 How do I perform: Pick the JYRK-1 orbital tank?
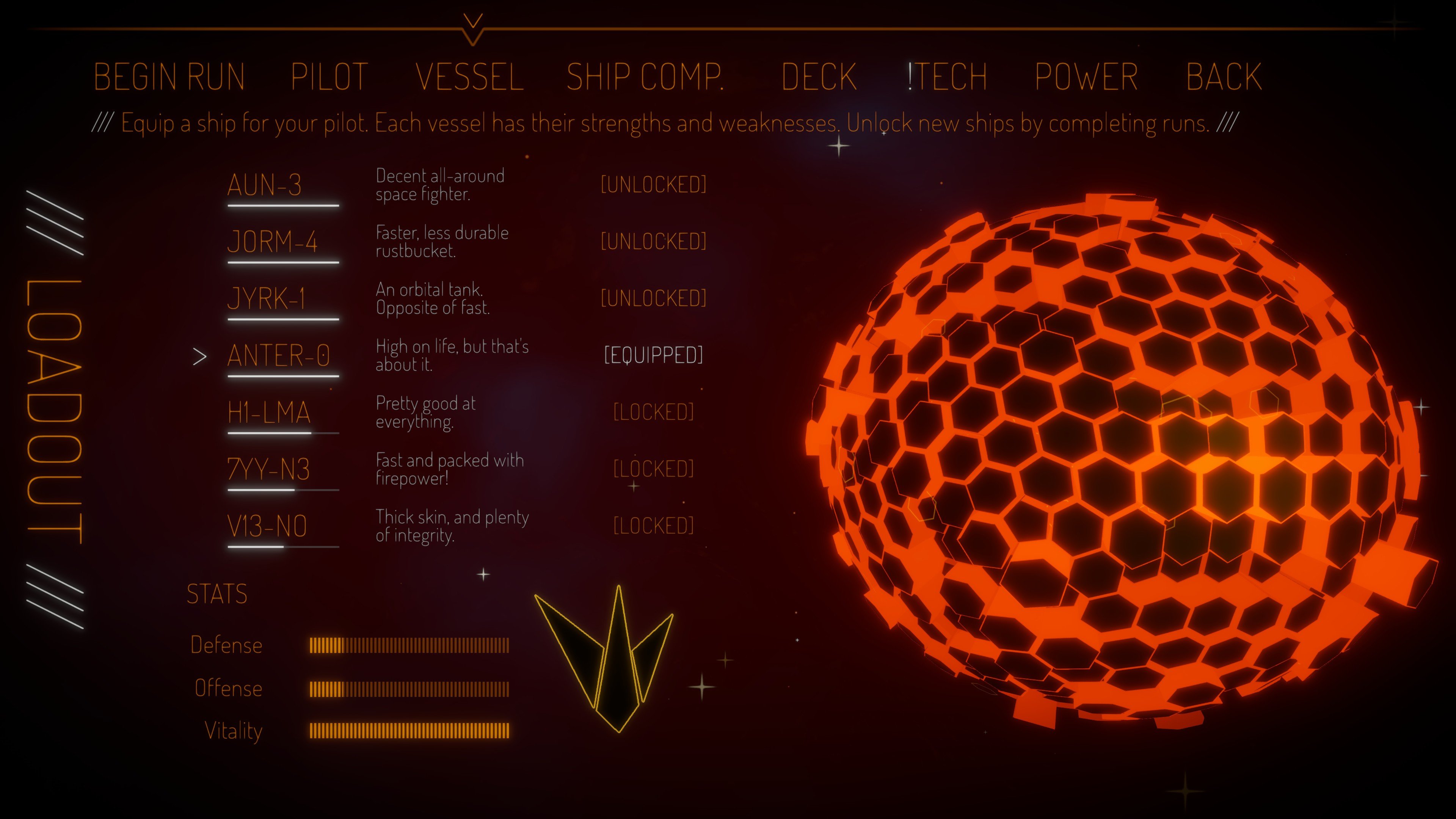tap(266, 299)
